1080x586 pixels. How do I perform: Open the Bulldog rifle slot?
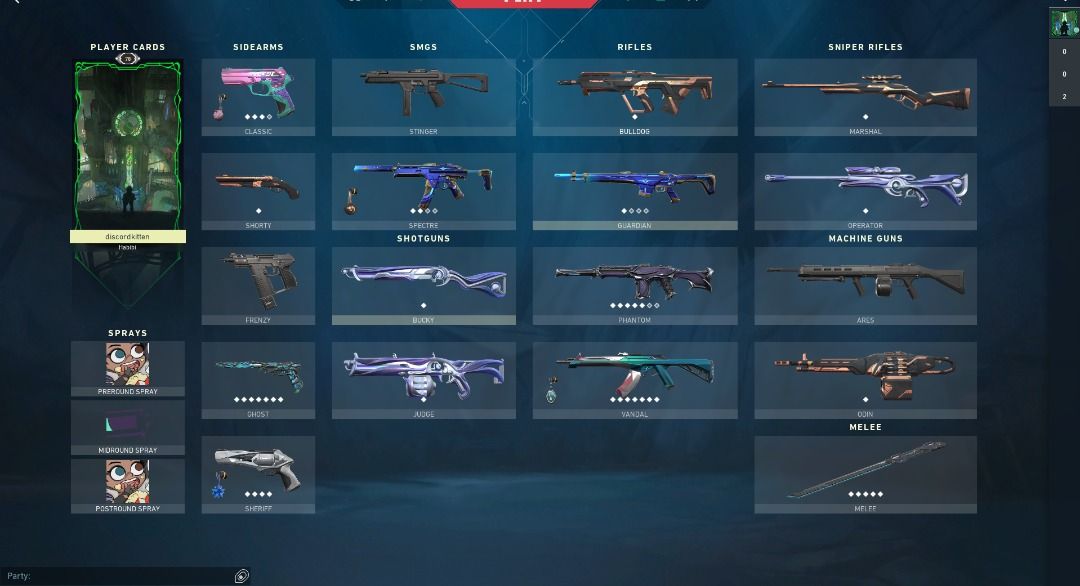tap(635, 97)
